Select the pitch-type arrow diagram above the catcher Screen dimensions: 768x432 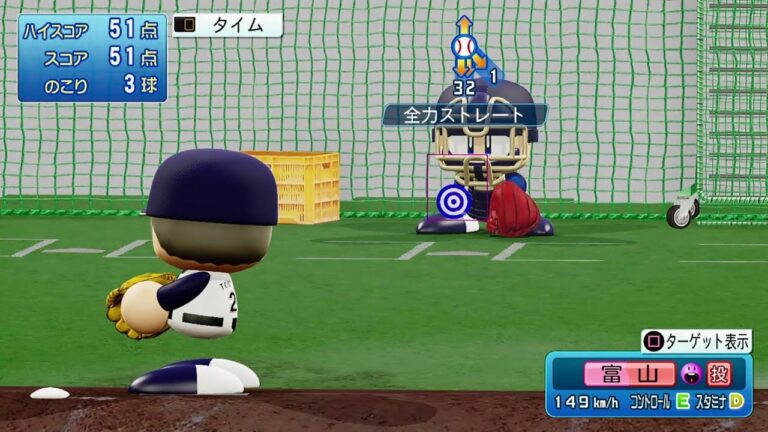point(465,47)
